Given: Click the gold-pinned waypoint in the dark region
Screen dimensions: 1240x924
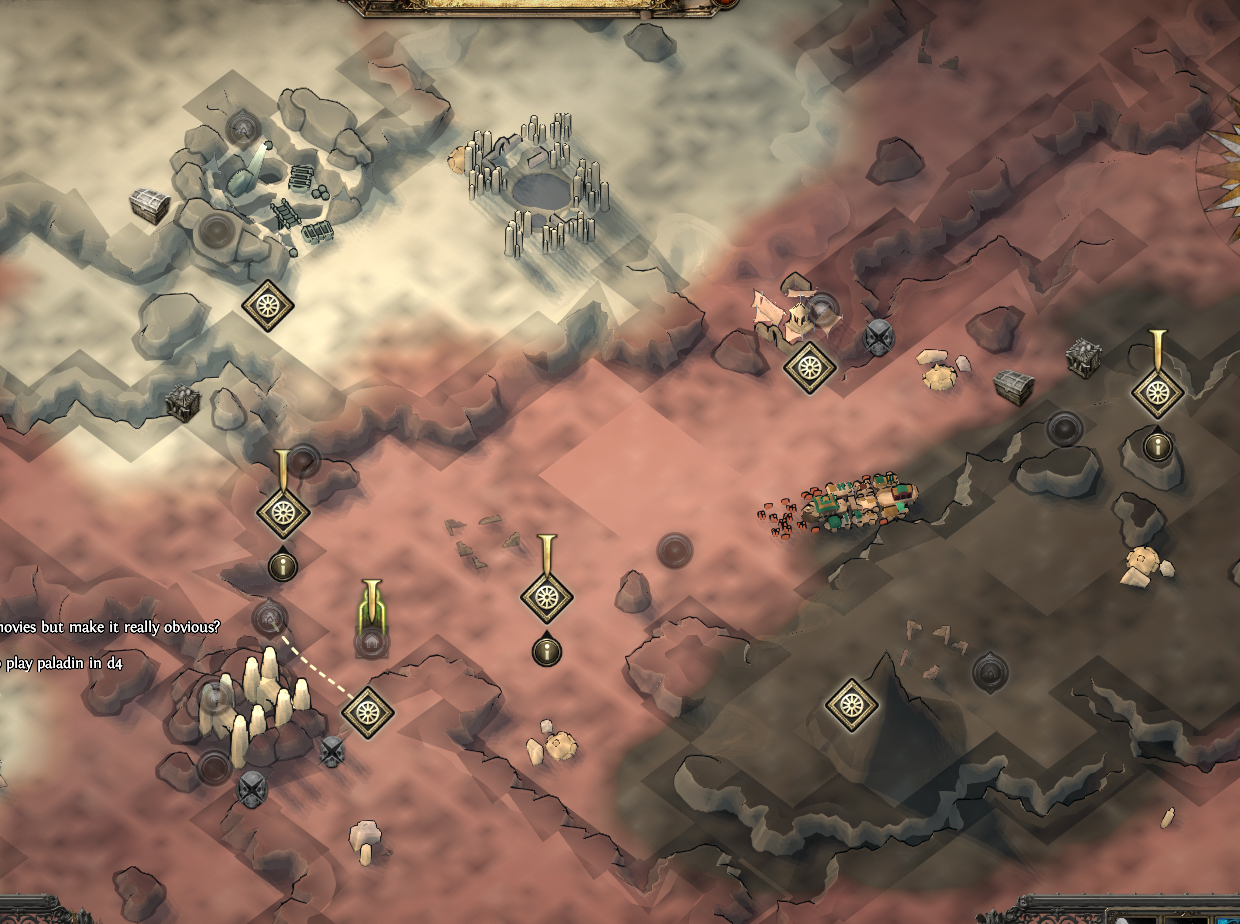Looking at the screenshot, I should pyautogui.click(x=1157, y=390).
